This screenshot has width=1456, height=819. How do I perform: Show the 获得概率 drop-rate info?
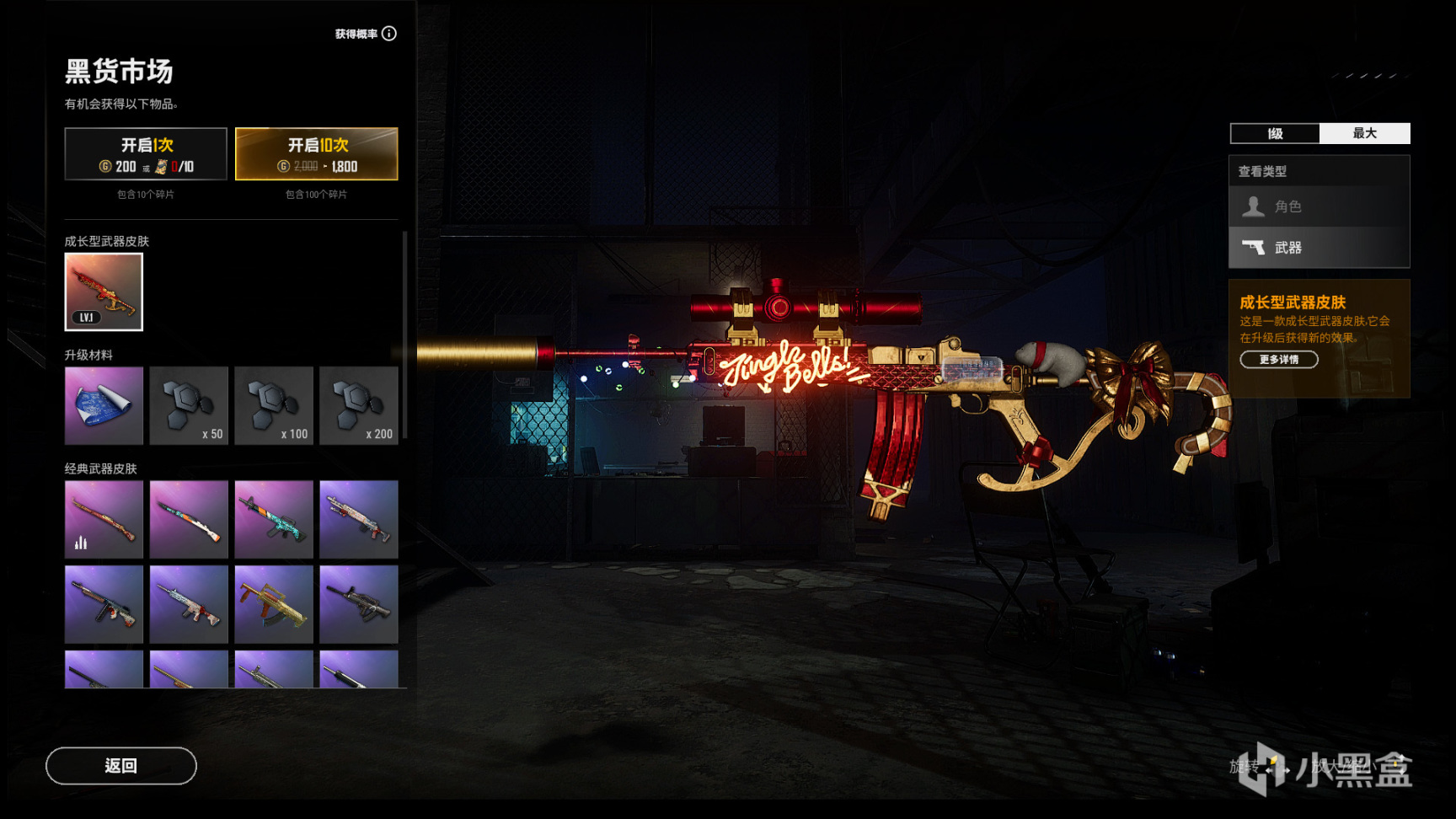click(388, 34)
